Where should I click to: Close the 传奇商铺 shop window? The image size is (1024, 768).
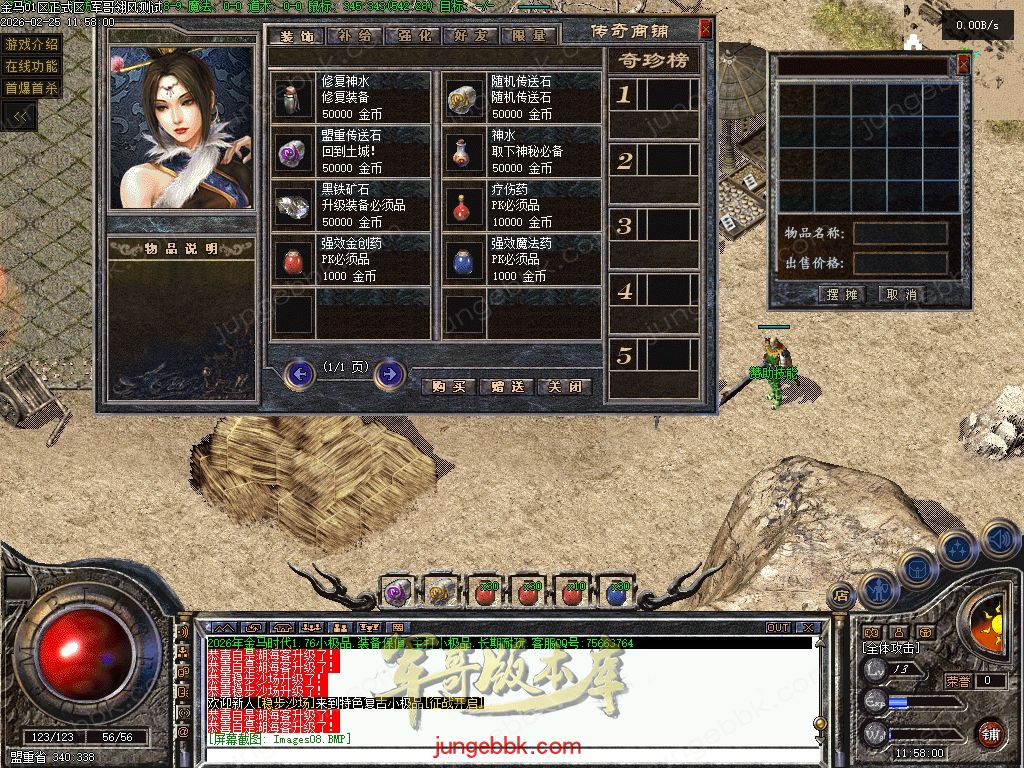tap(705, 29)
